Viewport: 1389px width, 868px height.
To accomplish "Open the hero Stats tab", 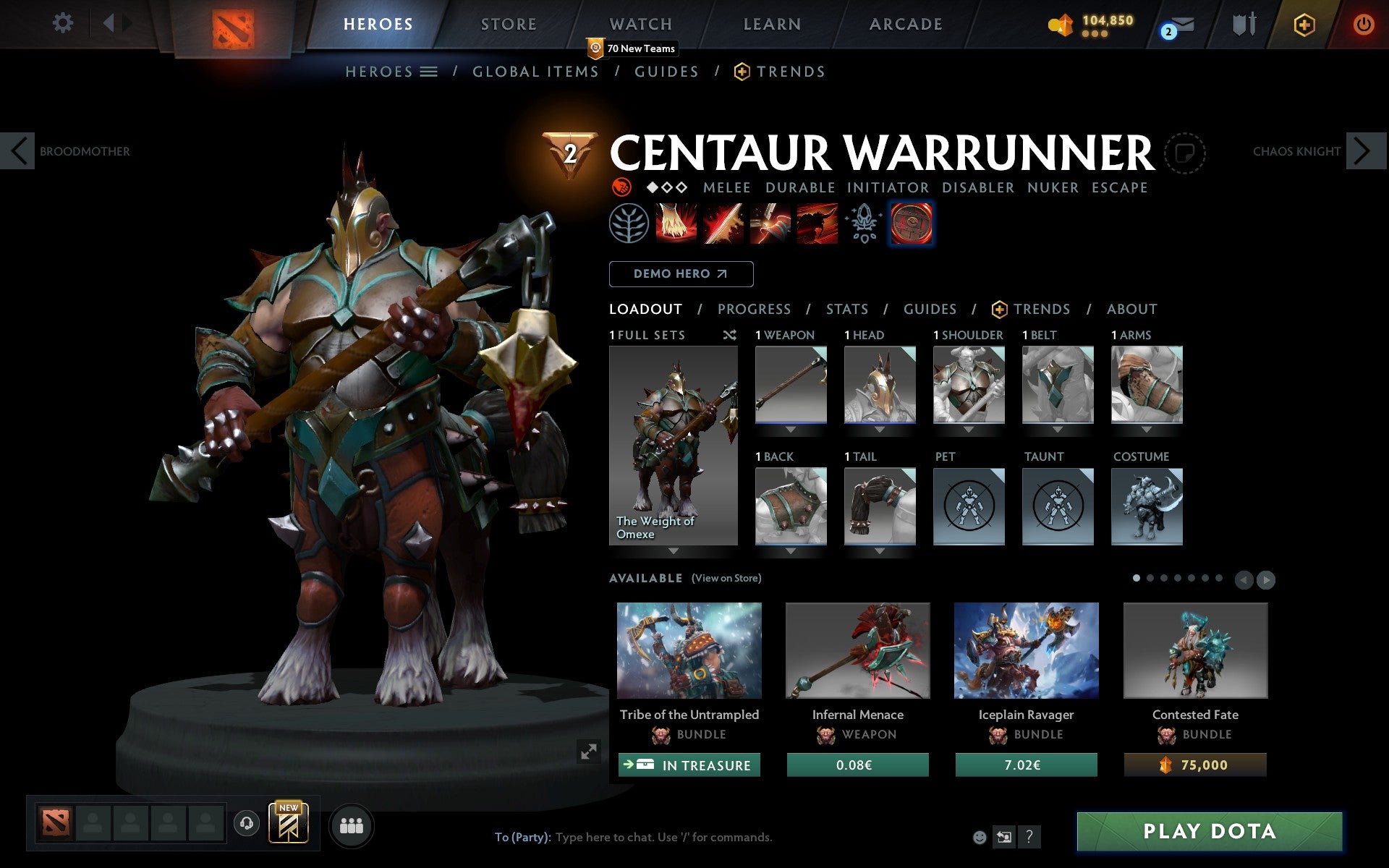I will coord(846,310).
